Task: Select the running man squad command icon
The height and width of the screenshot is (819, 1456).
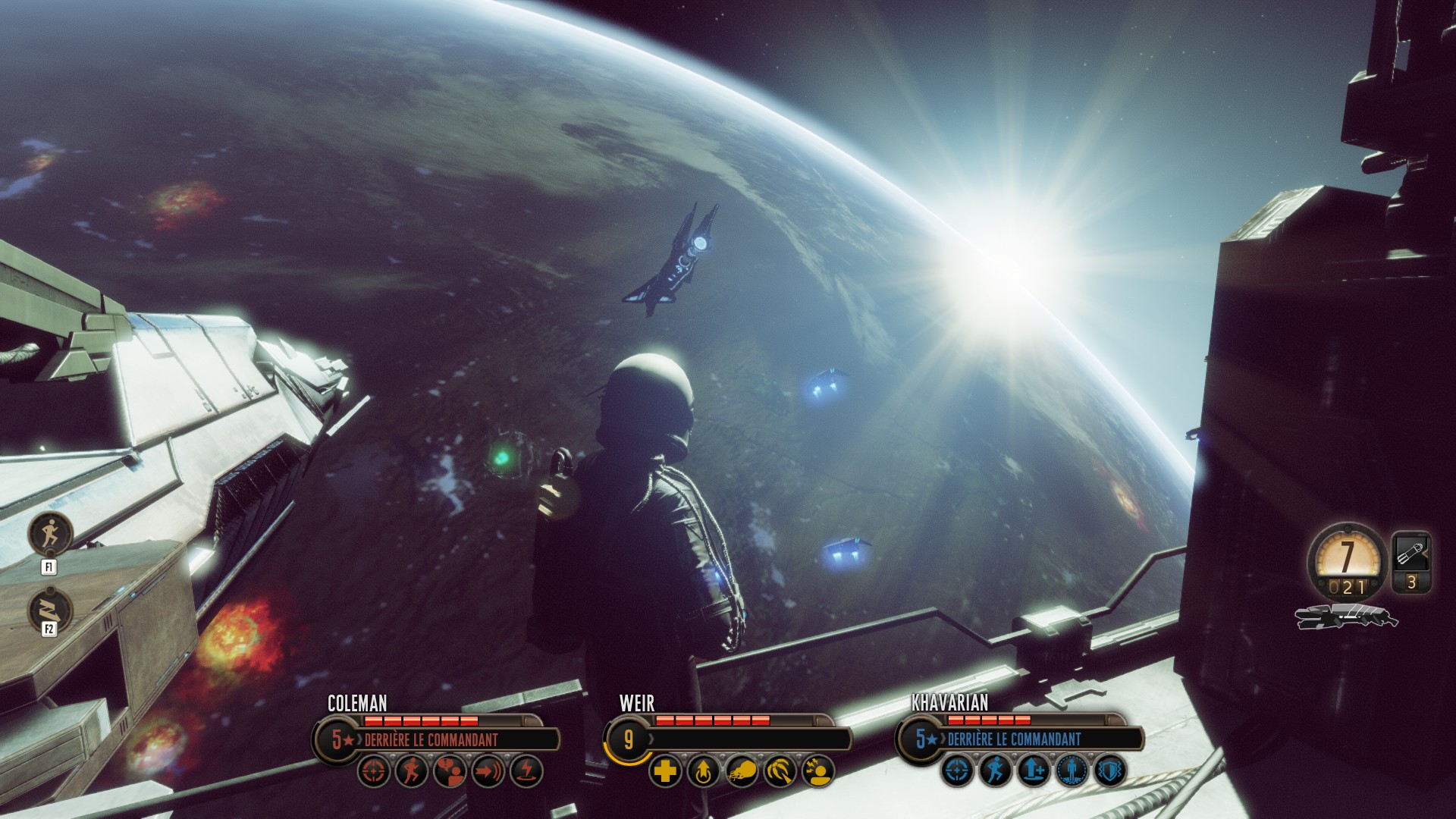Action: pyautogui.click(x=50, y=533)
